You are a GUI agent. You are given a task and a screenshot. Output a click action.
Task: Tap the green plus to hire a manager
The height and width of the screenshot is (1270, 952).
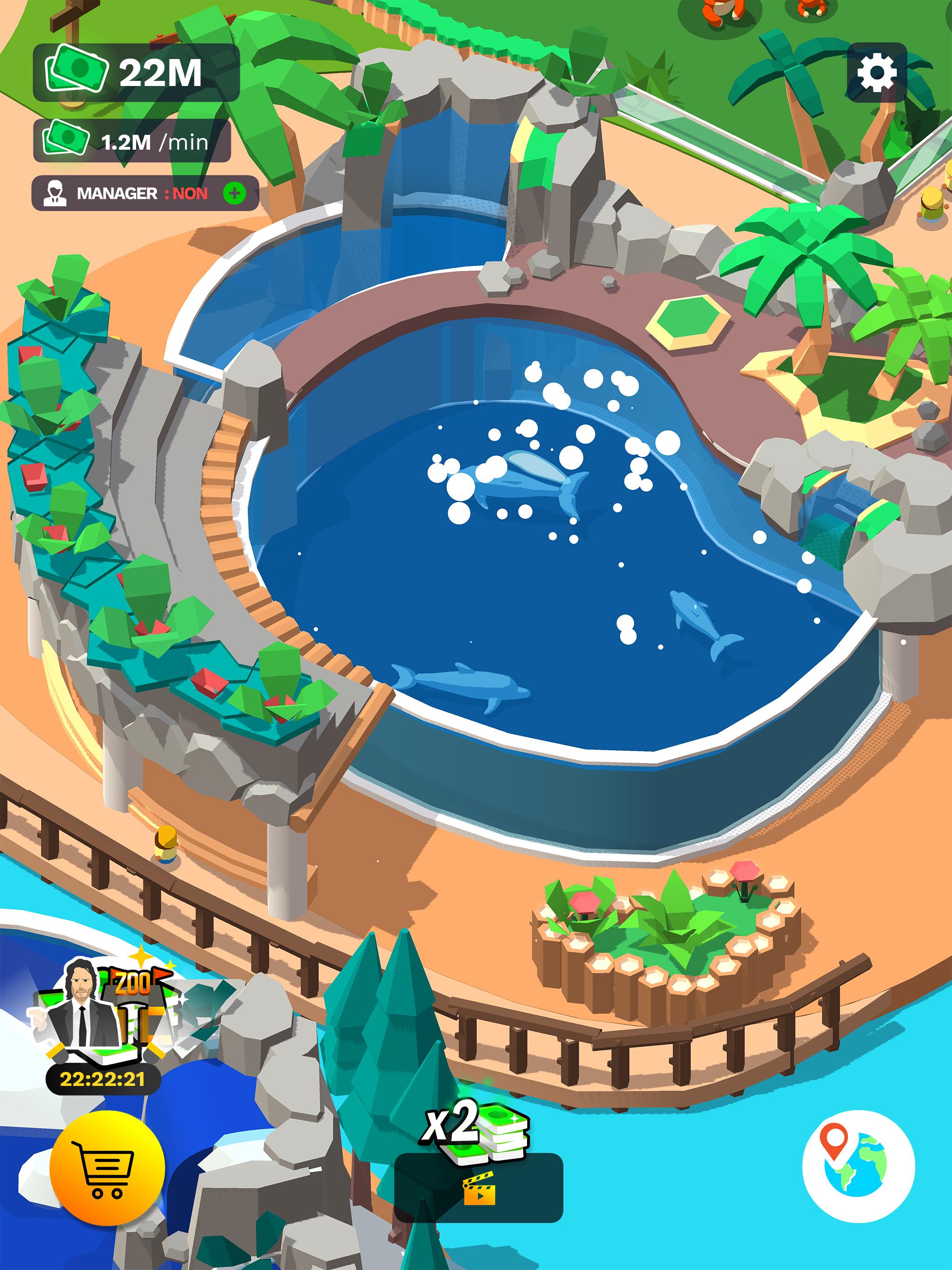(x=234, y=194)
